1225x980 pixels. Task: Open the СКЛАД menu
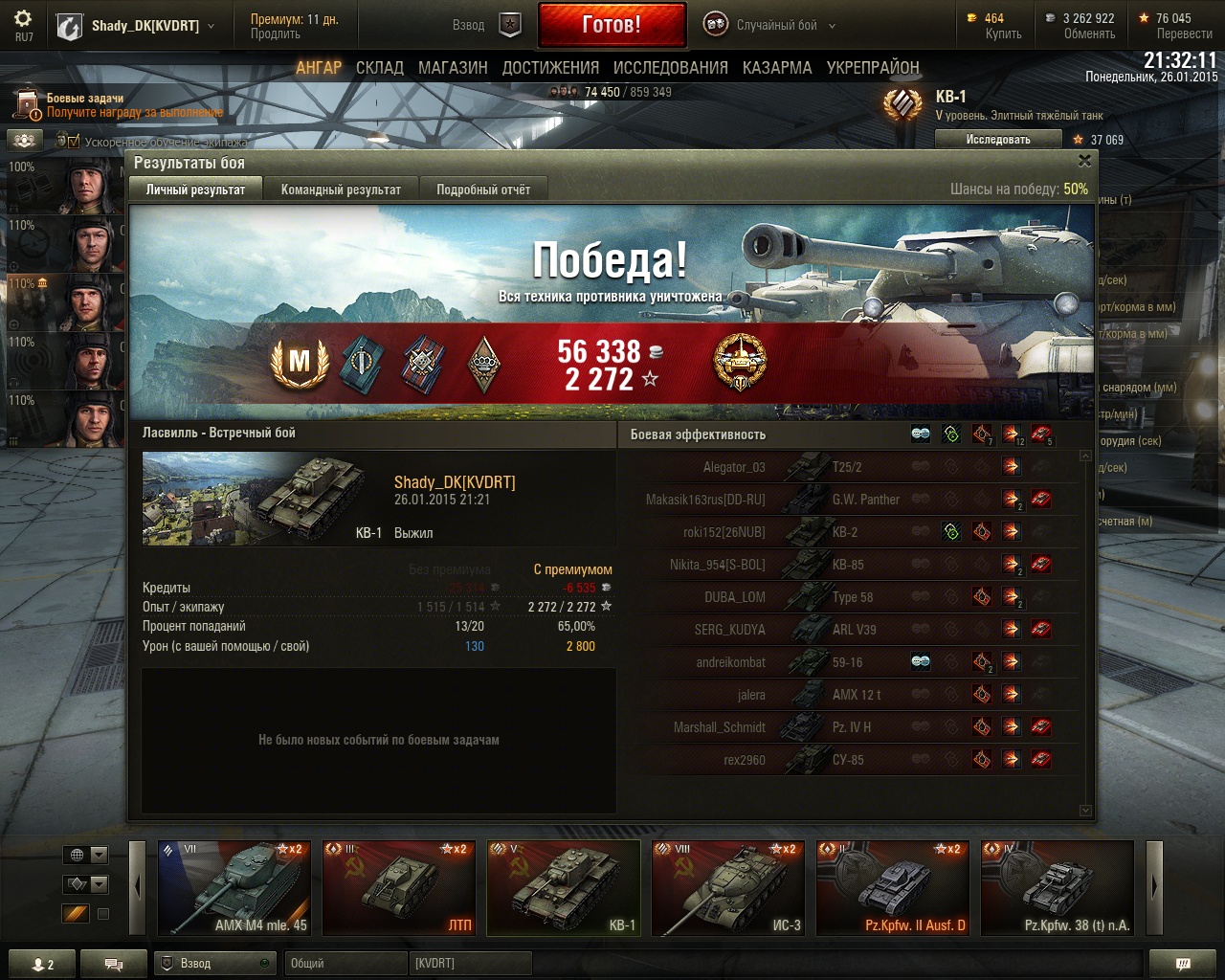(380, 68)
